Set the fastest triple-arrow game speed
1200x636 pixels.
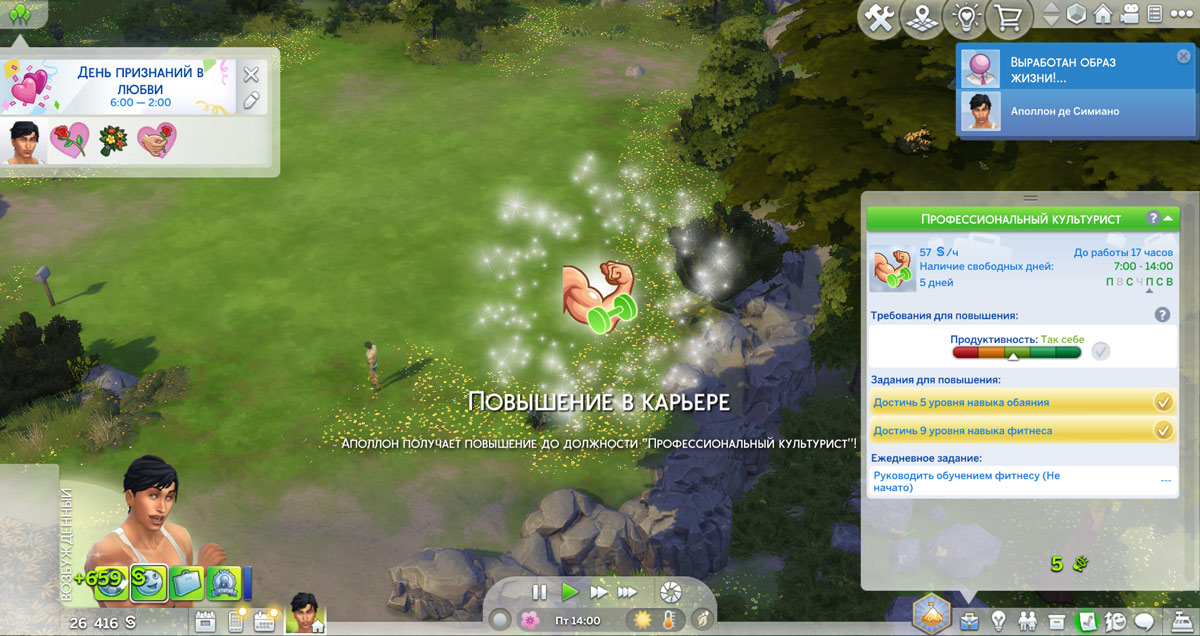[626, 592]
